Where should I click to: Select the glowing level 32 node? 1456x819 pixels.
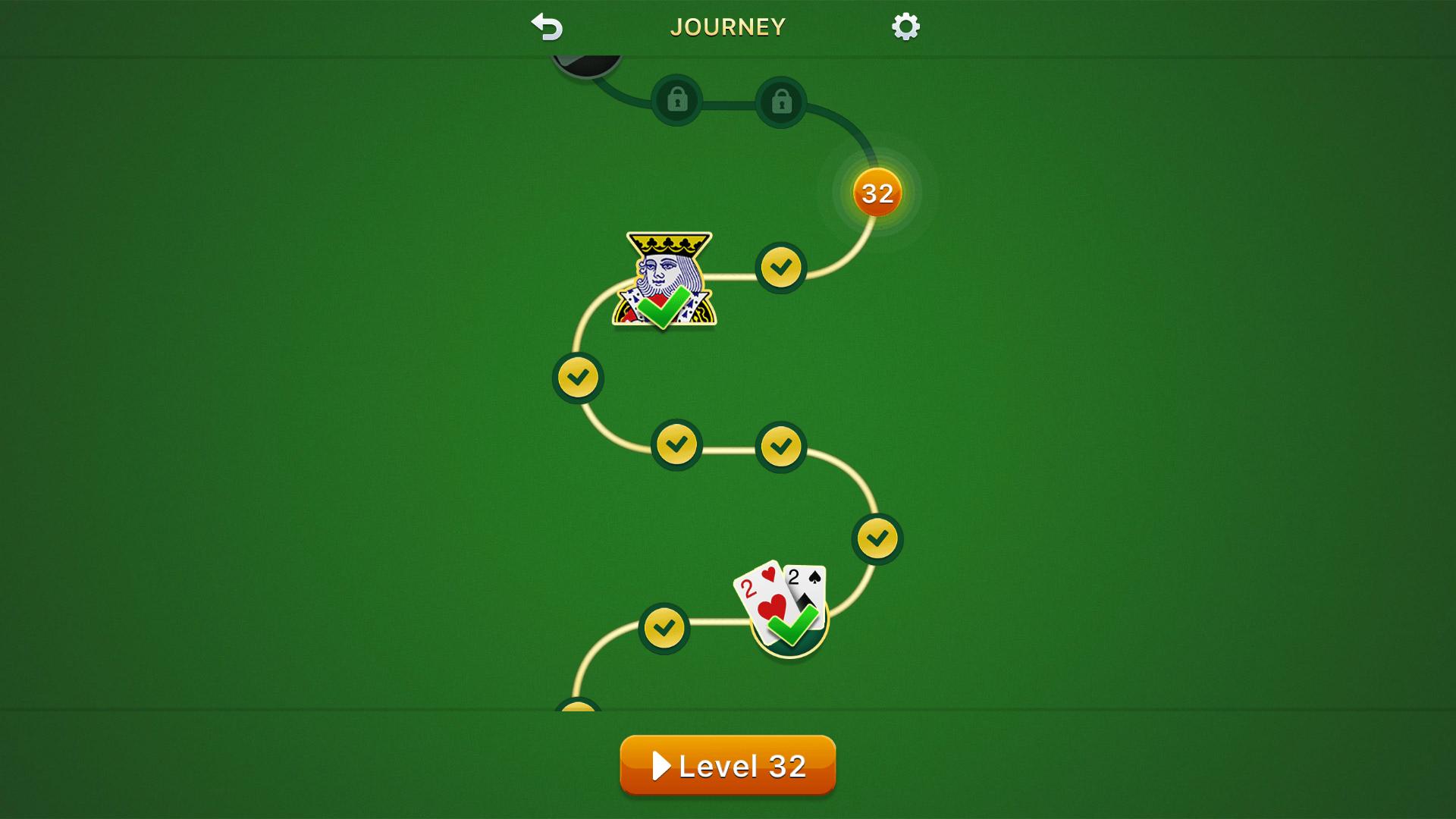click(876, 194)
